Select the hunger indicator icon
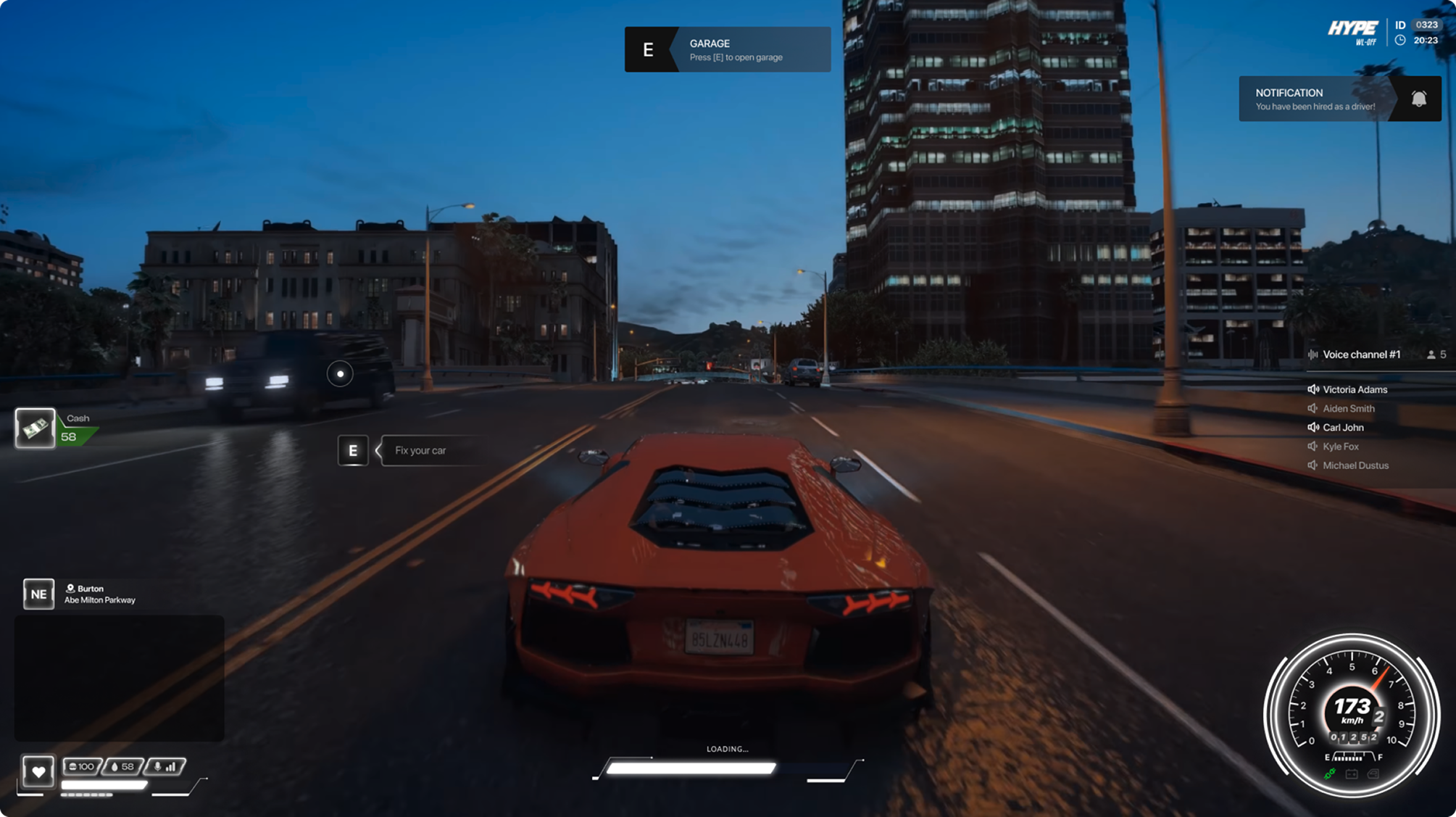Image resolution: width=1456 pixels, height=817 pixels. click(71, 766)
